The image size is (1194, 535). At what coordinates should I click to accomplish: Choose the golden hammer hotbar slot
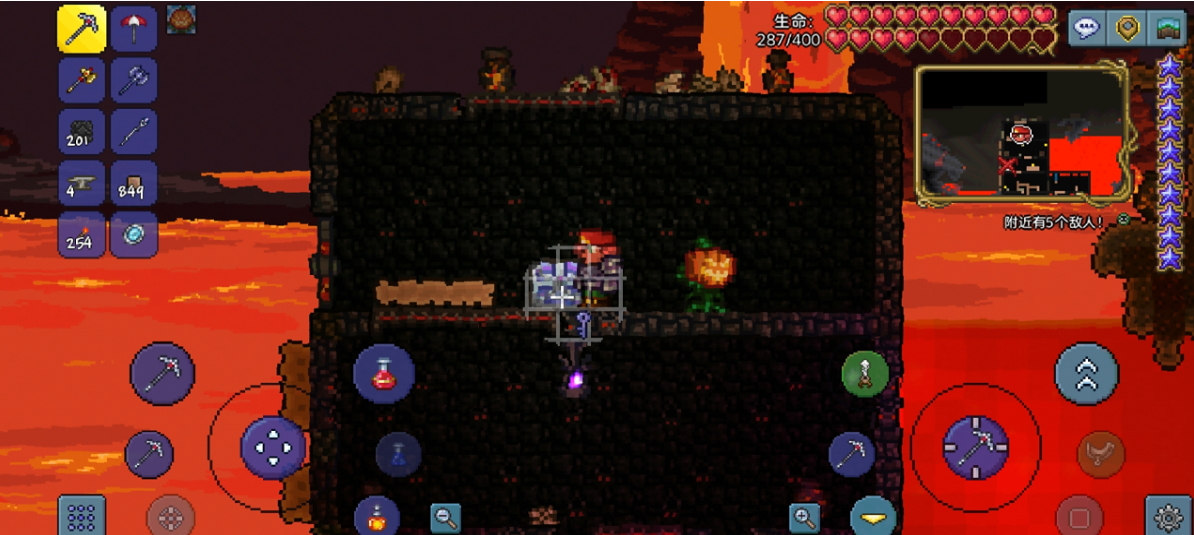coord(82,81)
